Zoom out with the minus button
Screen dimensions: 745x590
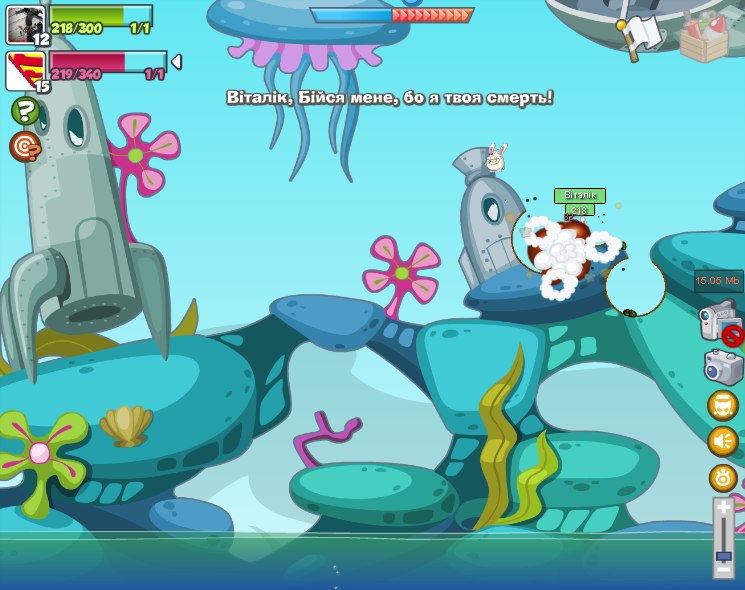[x=724, y=570]
